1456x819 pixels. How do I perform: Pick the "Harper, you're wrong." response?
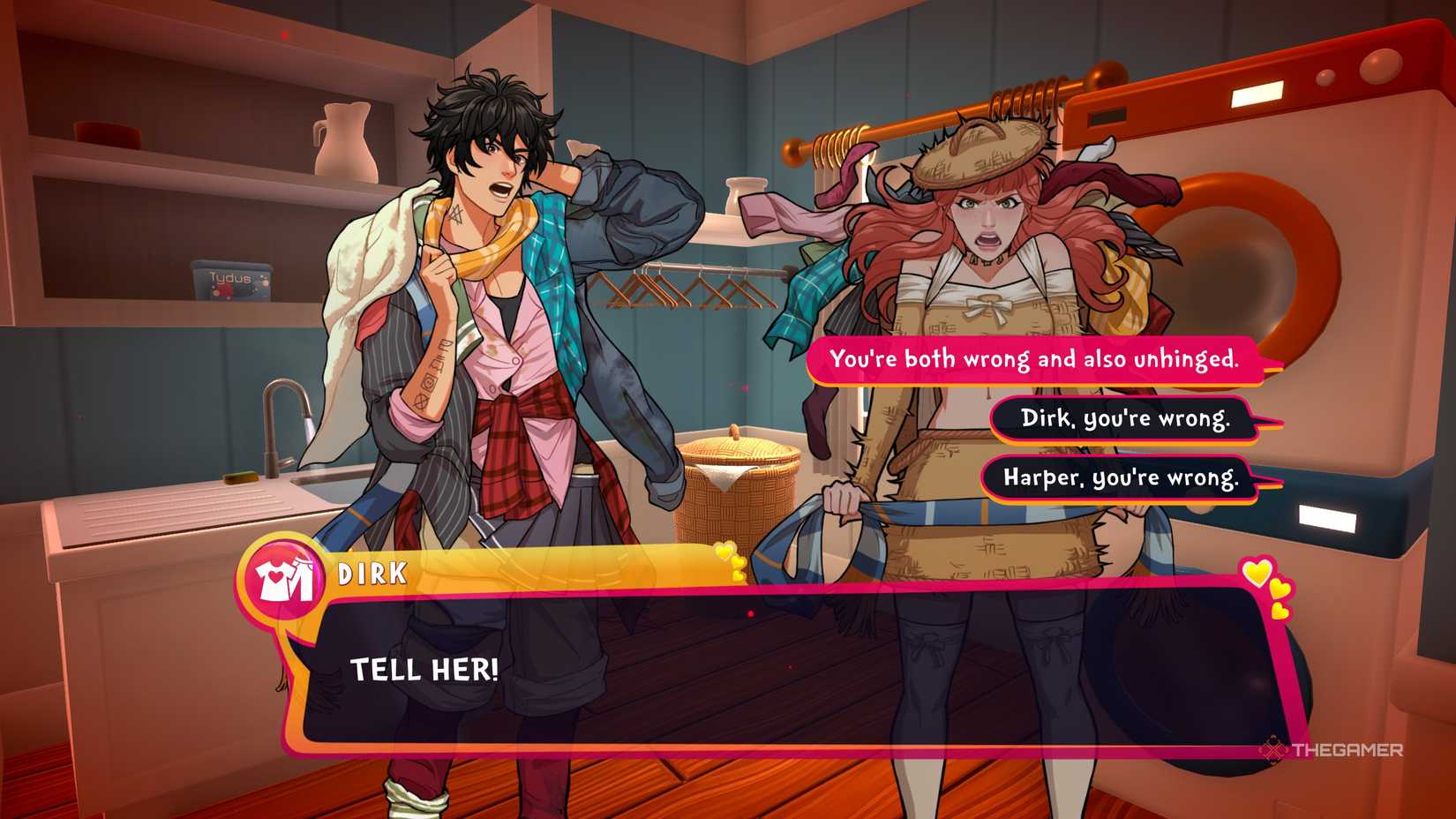coord(1120,478)
